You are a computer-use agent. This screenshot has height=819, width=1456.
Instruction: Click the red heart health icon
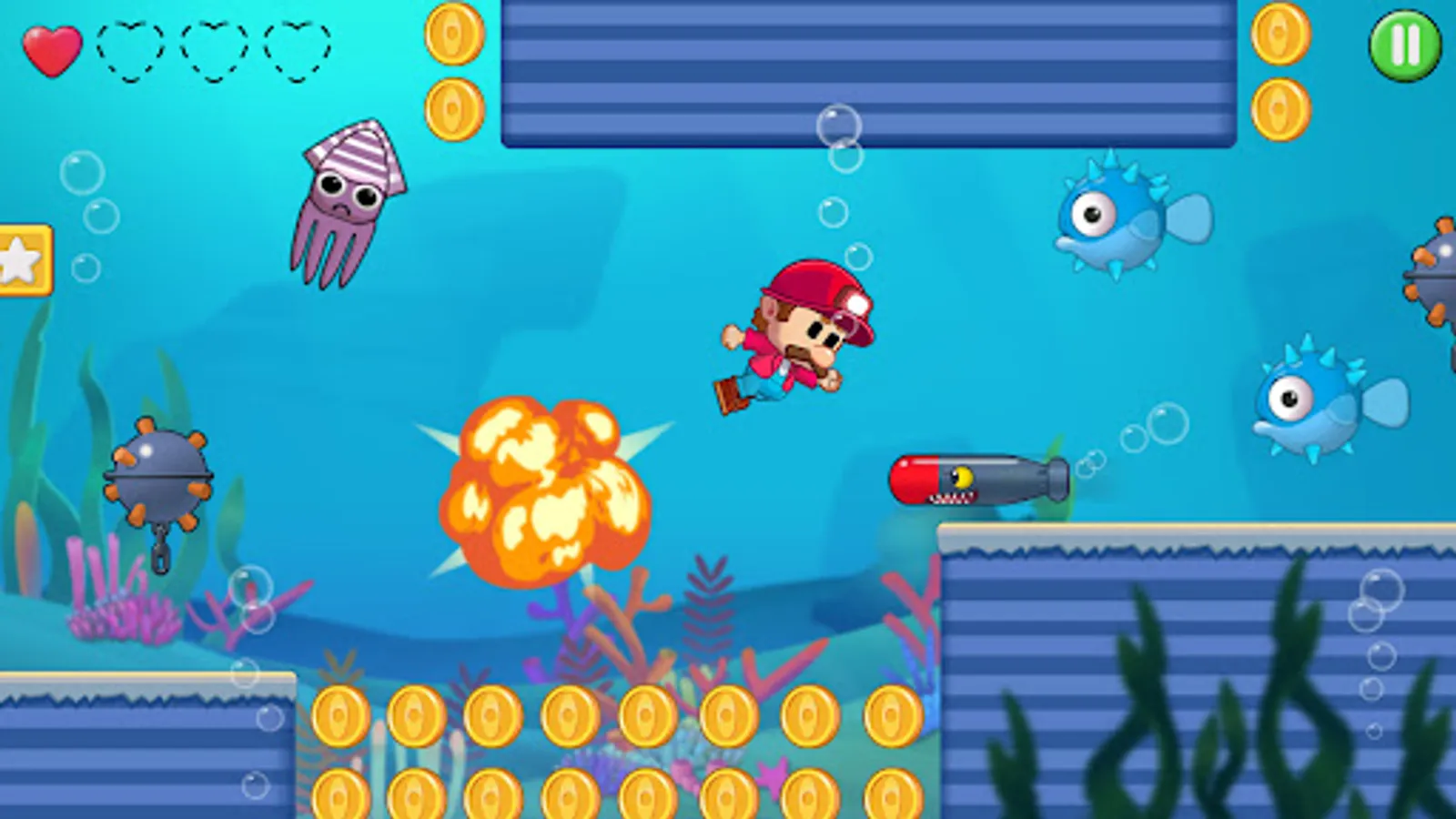[55, 50]
